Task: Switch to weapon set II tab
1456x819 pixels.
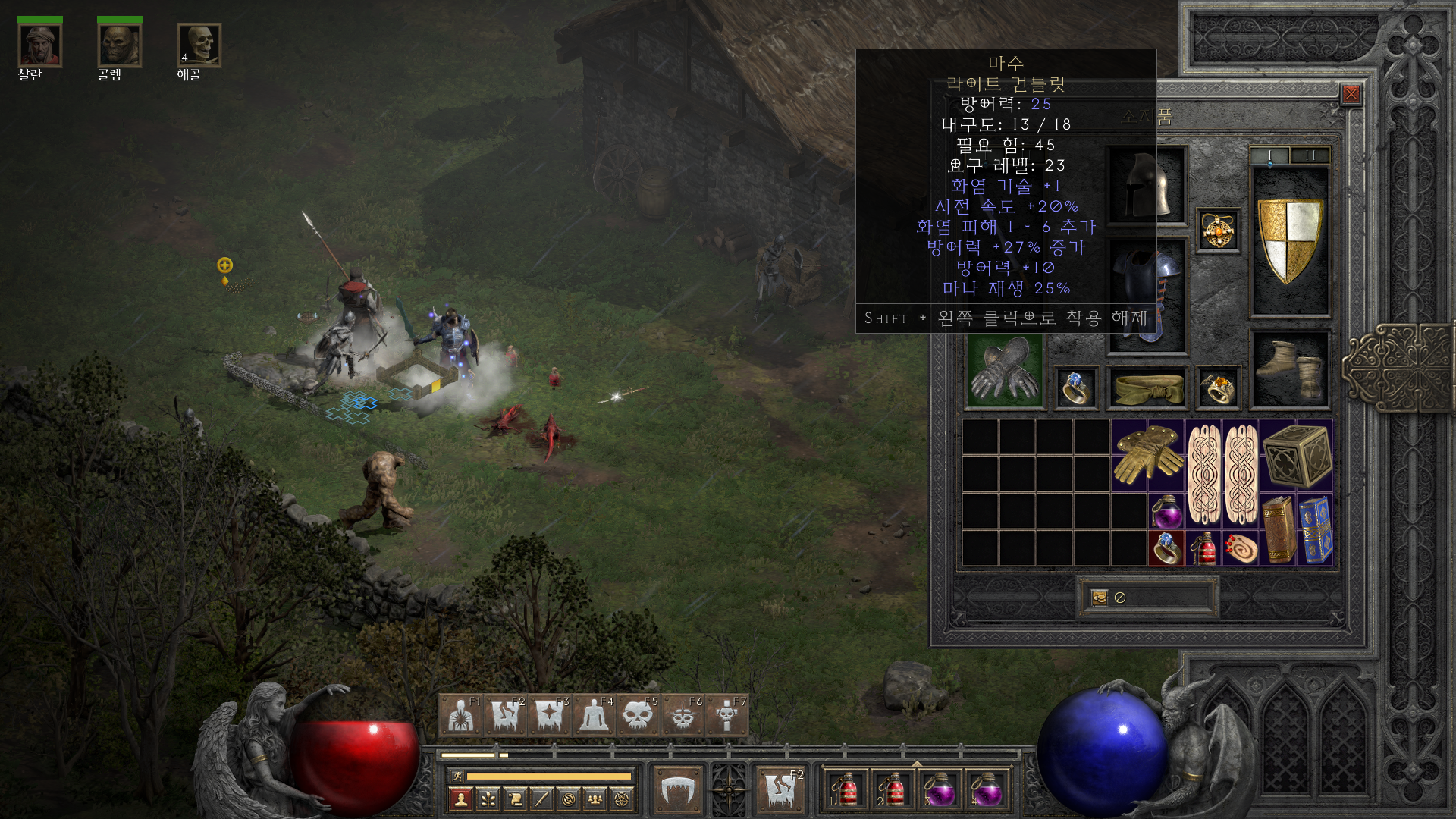Action: (x=1310, y=155)
